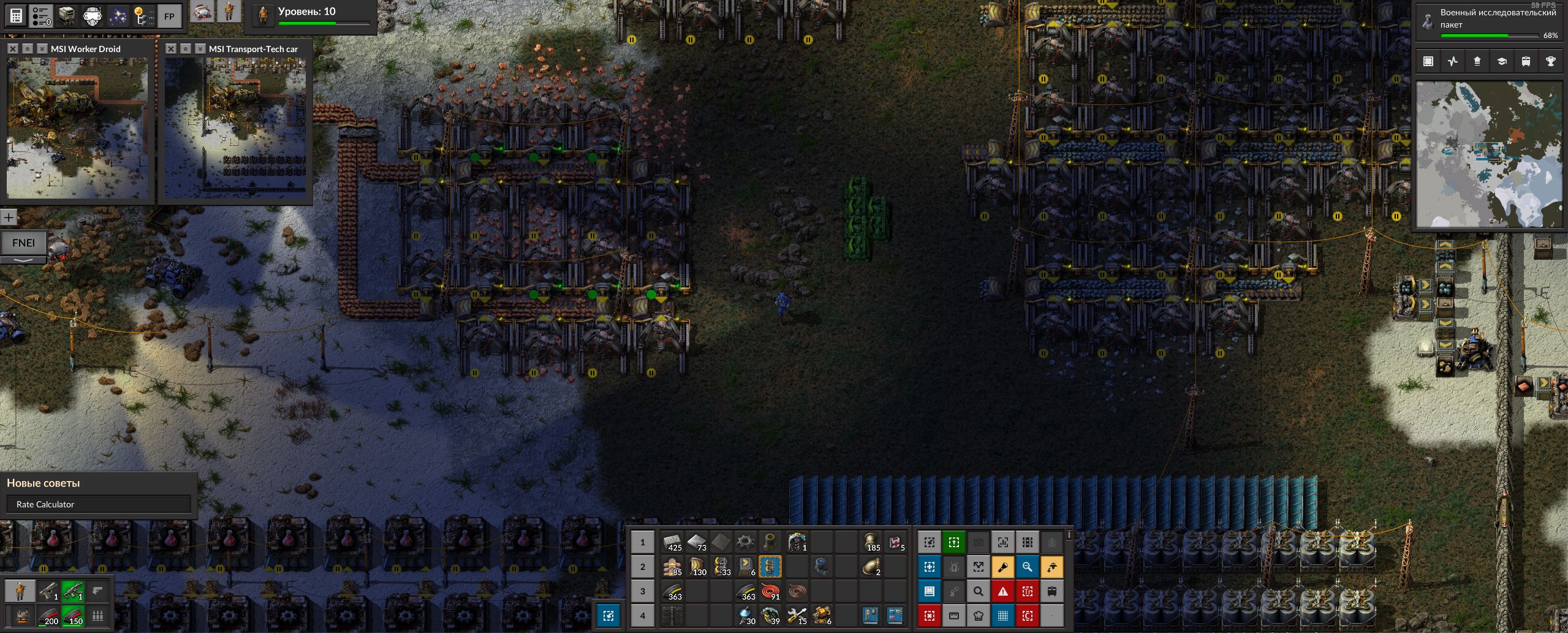Open the FNEI recipe browser
Viewport: 1568px width, 633px height.
point(23,243)
